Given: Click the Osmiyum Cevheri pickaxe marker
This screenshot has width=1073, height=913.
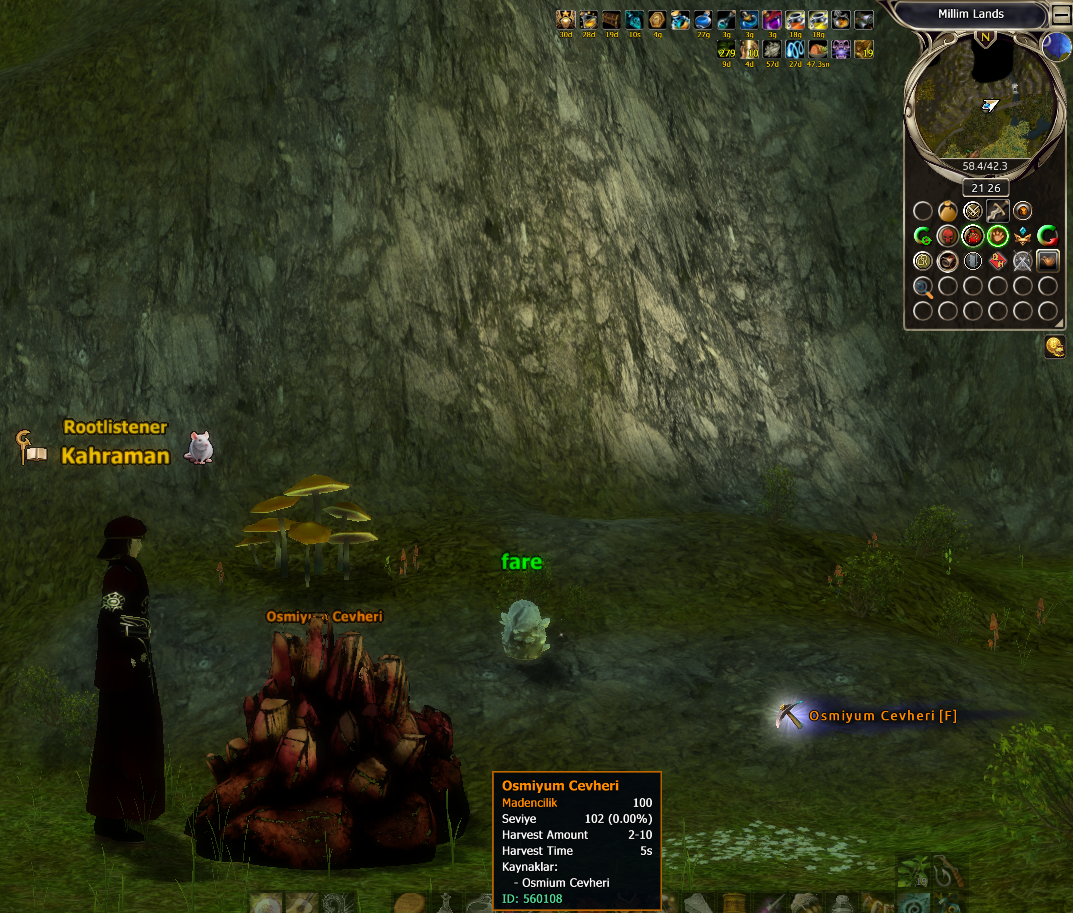Looking at the screenshot, I should 790,716.
